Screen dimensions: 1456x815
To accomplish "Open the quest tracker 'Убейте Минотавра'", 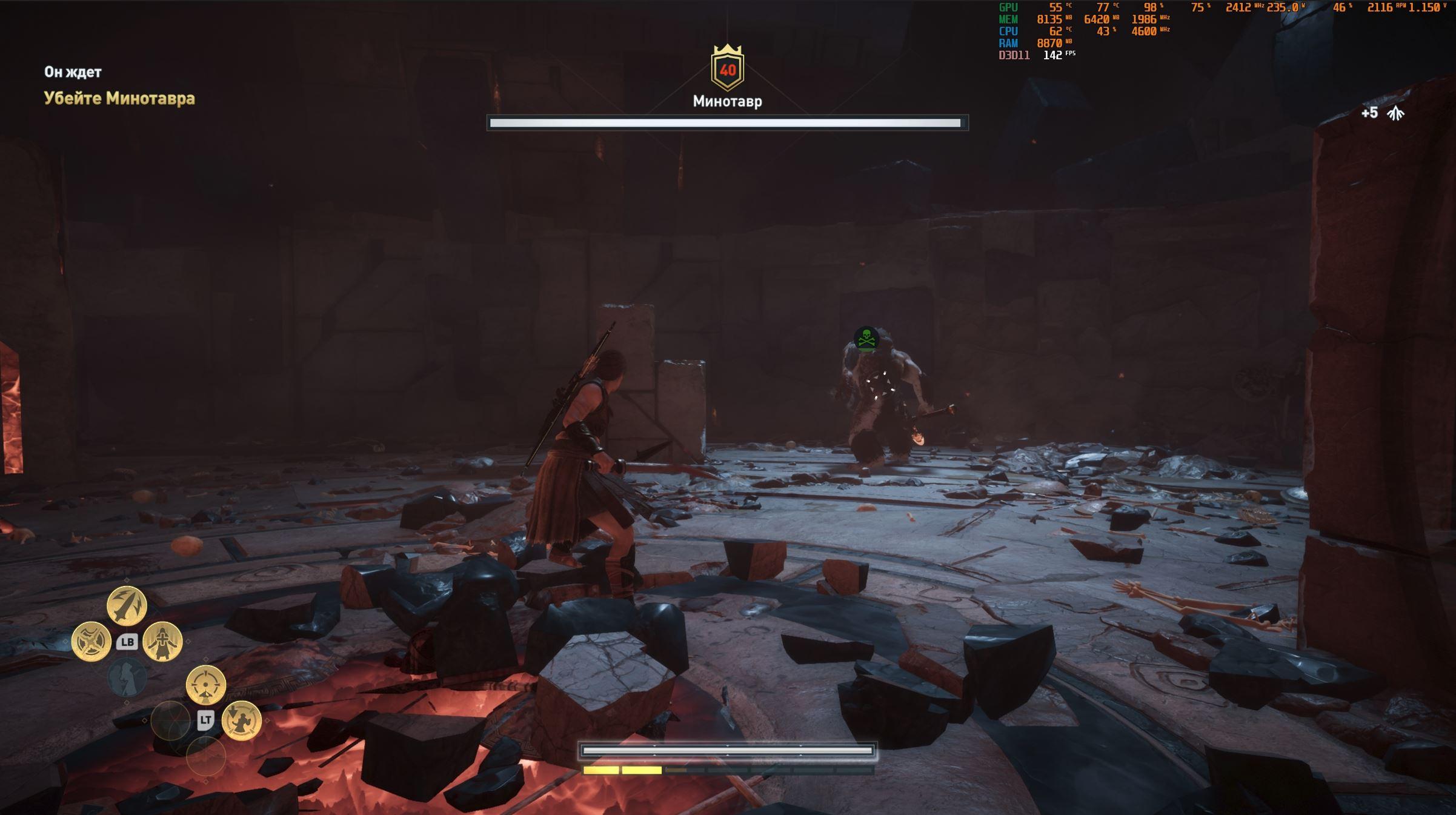I will [119, 98].
